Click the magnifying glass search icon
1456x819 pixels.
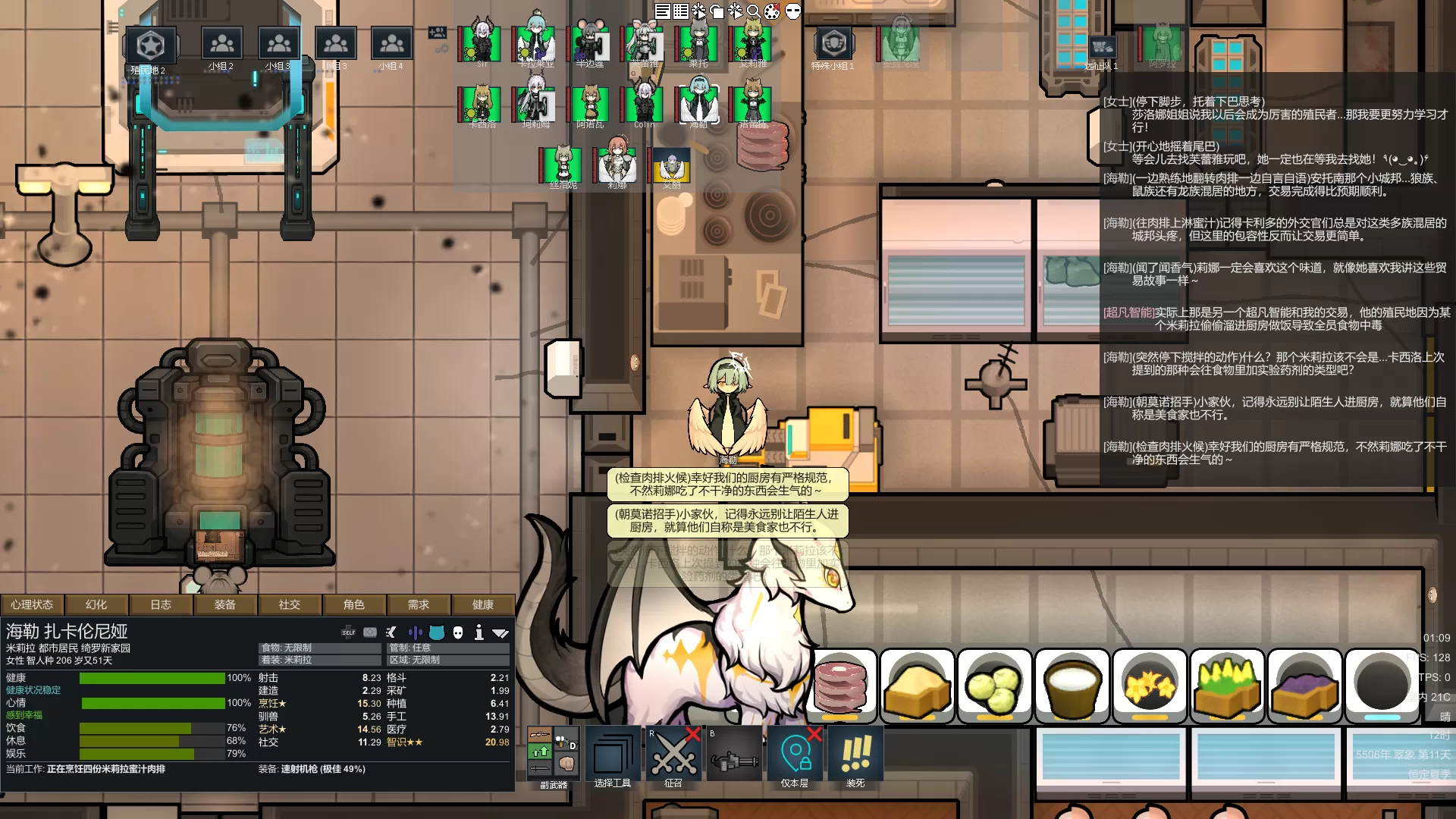point(754,11)
